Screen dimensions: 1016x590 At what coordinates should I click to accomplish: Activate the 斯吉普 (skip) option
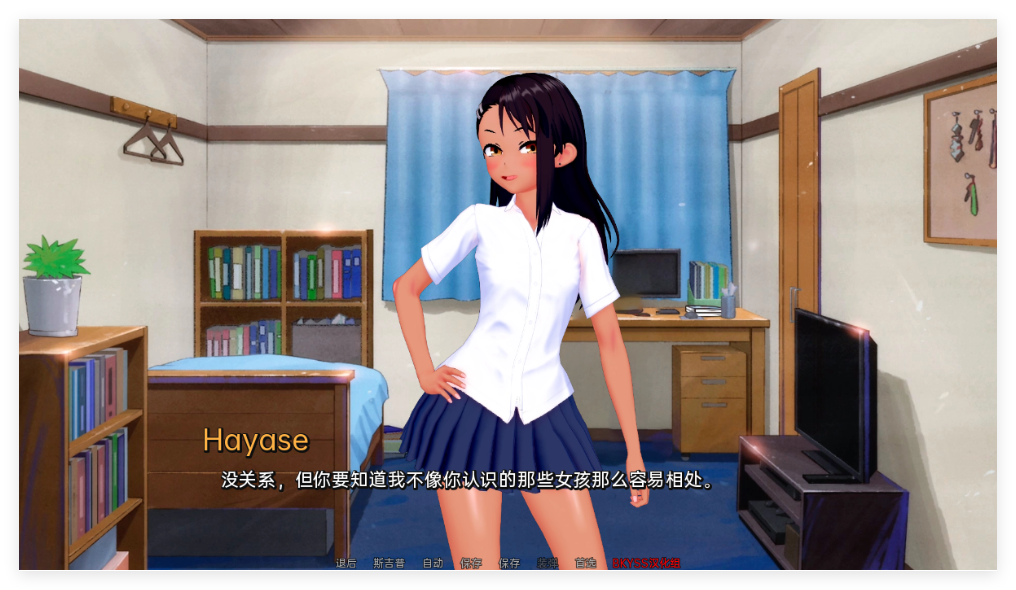[389, 563]
